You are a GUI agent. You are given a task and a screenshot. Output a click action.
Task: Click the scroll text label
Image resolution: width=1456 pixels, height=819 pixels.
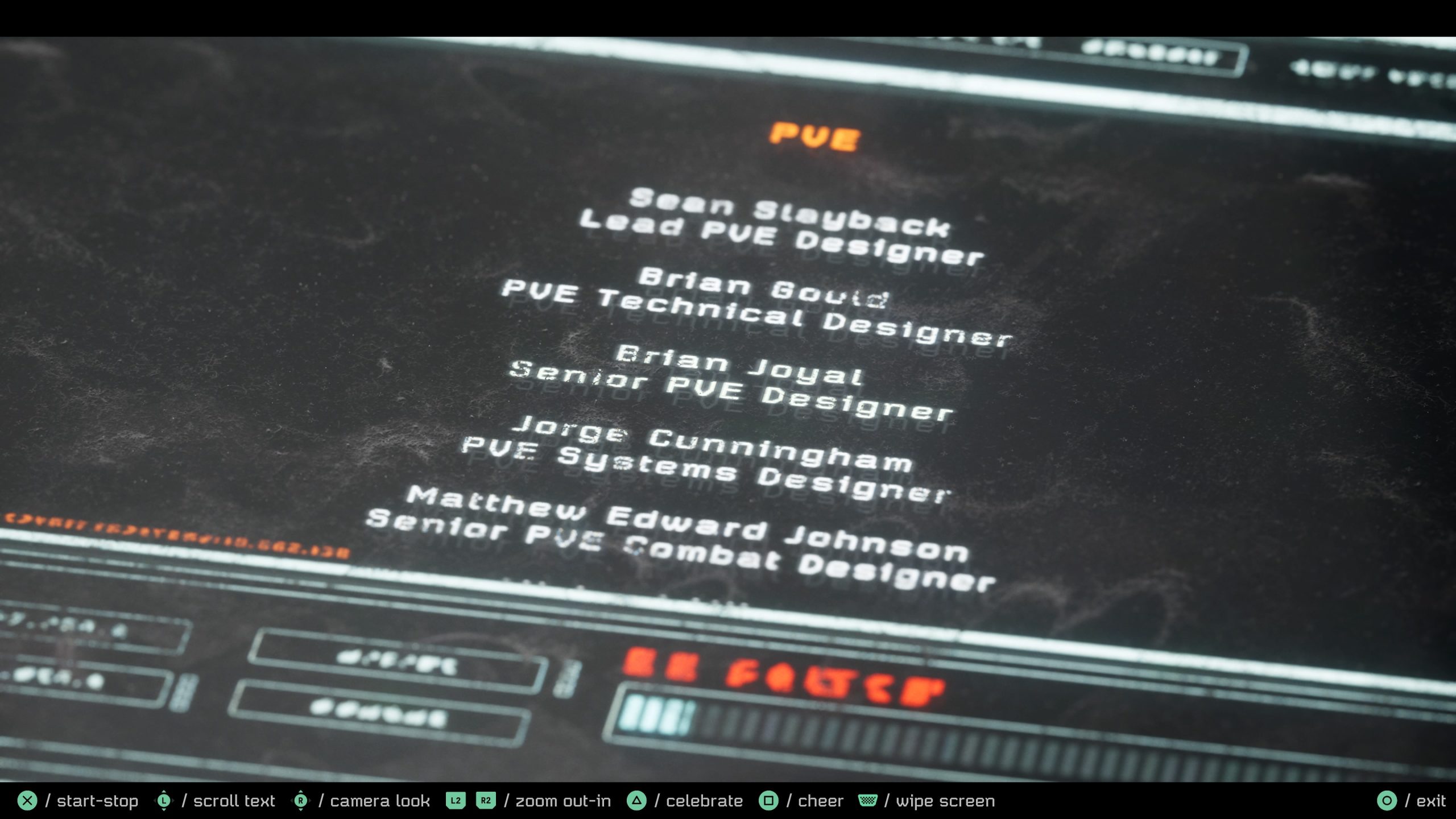tap(233, 801)
